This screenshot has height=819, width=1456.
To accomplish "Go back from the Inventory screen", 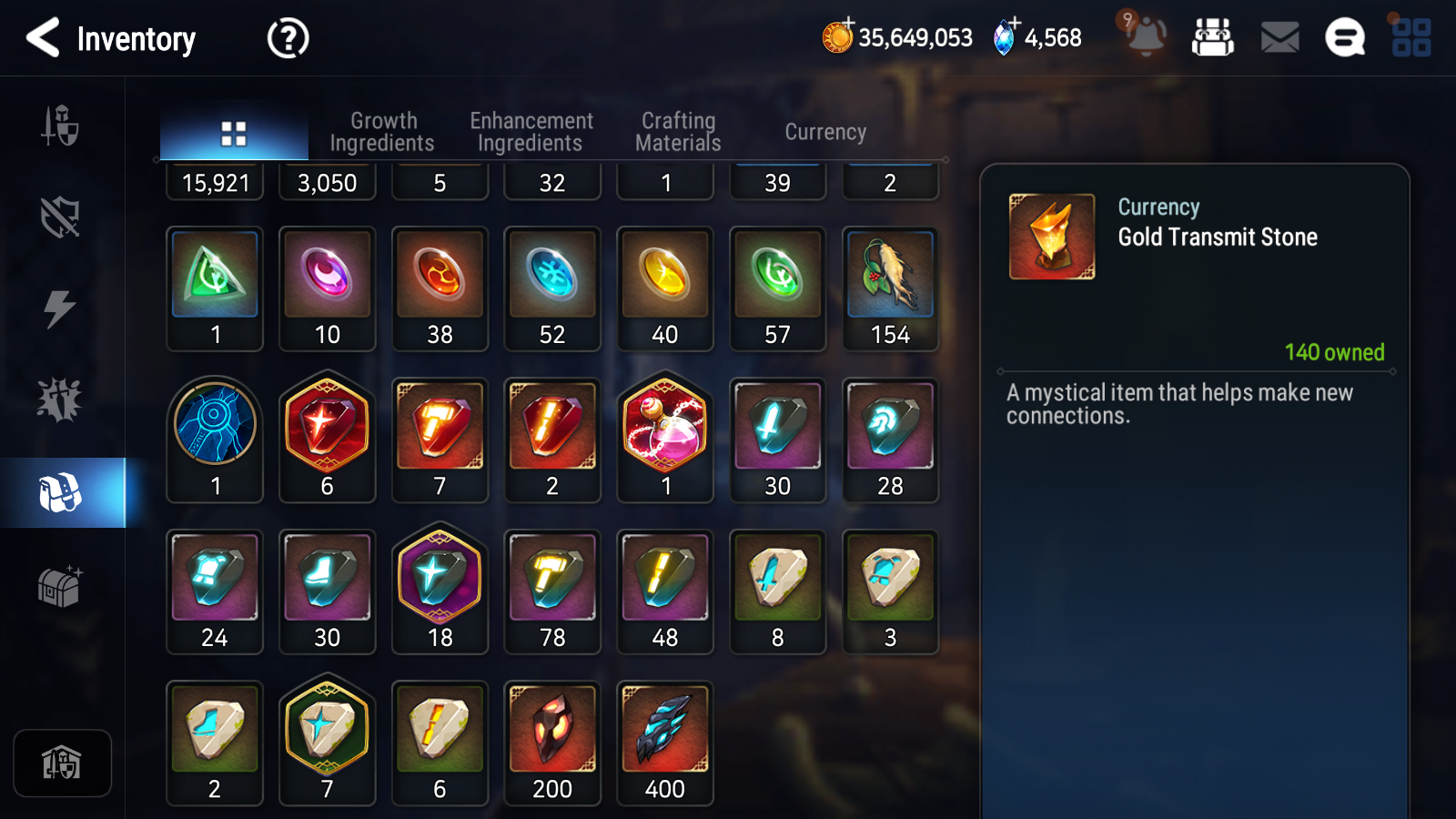I will (x=44, y=38).
